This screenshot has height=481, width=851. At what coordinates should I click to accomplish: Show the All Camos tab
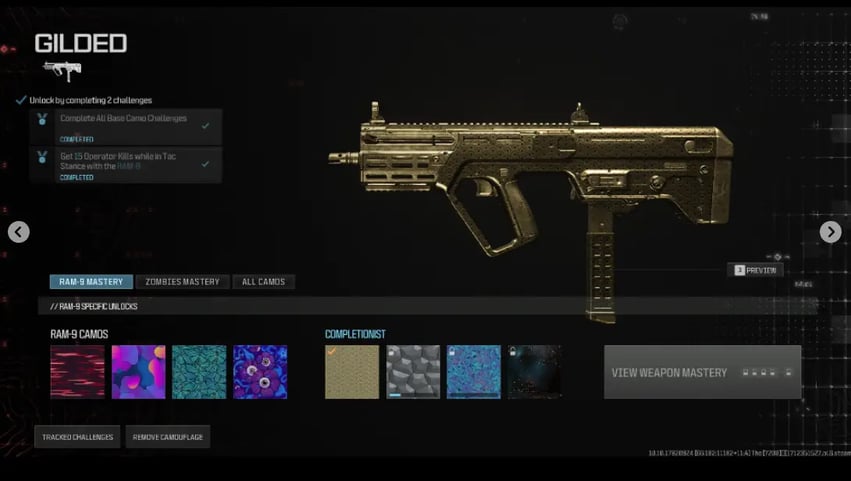pyautogui.click(x=263, y=282)
